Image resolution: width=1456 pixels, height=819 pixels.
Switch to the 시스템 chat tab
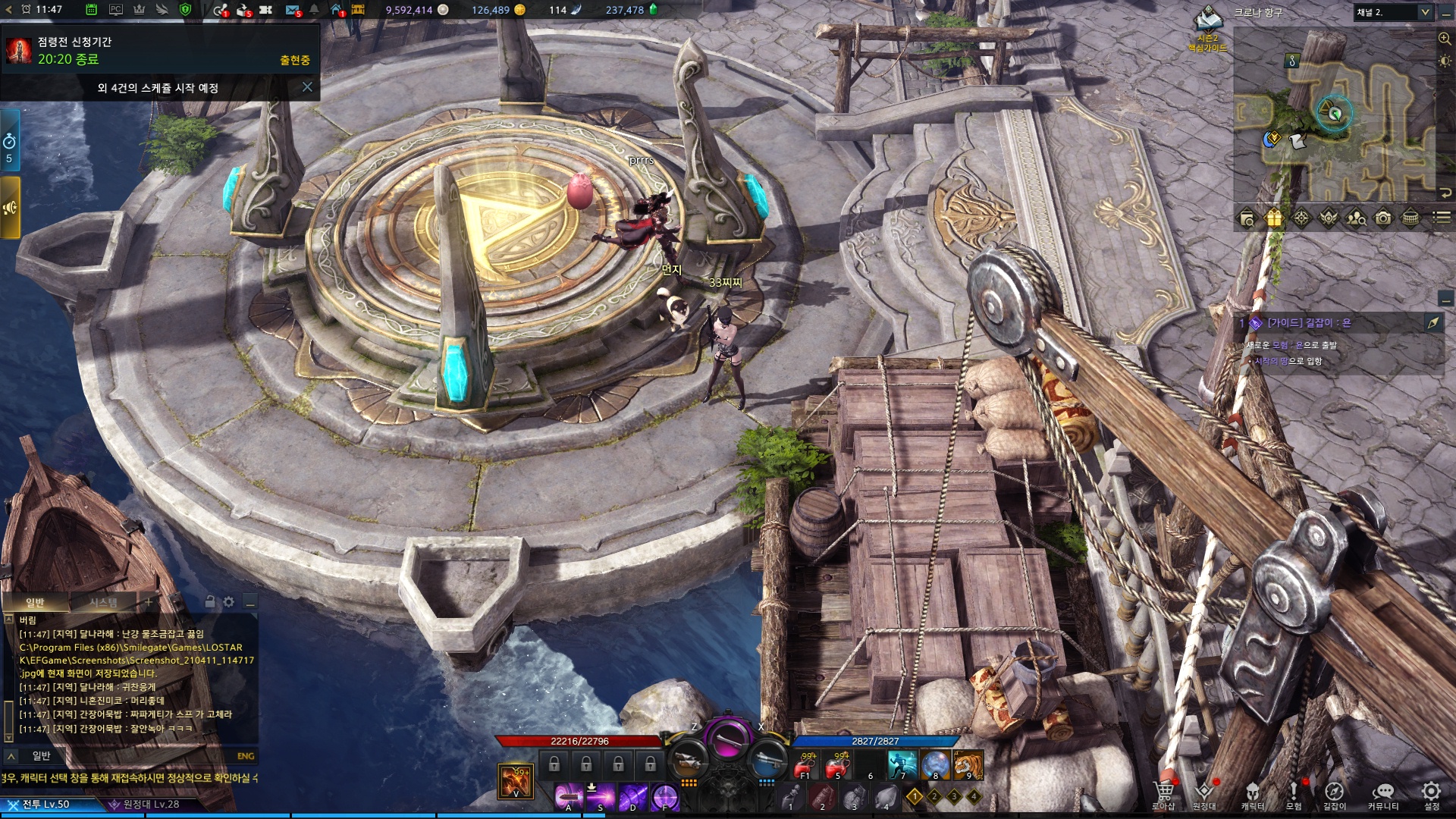point(103,602)
